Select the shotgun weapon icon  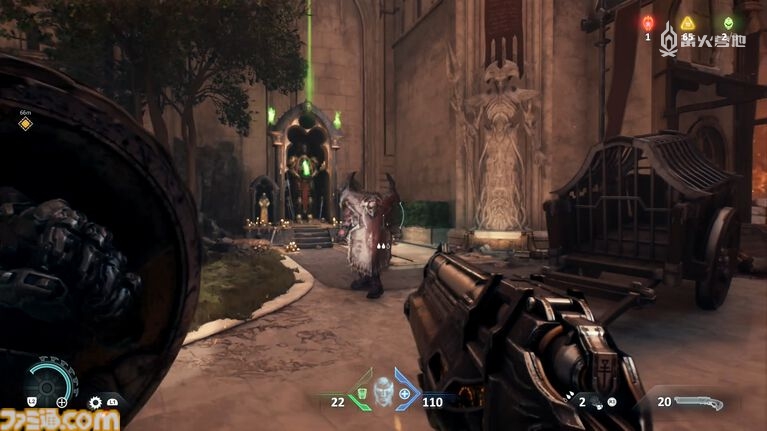(698, 402)
